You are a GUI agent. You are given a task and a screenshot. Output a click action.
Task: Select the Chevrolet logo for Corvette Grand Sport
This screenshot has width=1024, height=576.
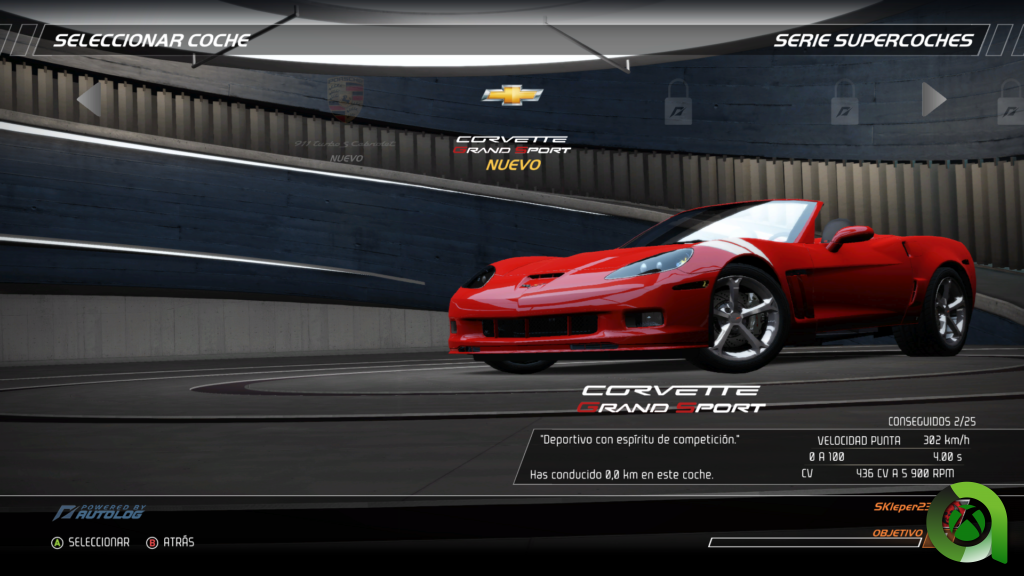pyautogui.click(x=512, y=95)
